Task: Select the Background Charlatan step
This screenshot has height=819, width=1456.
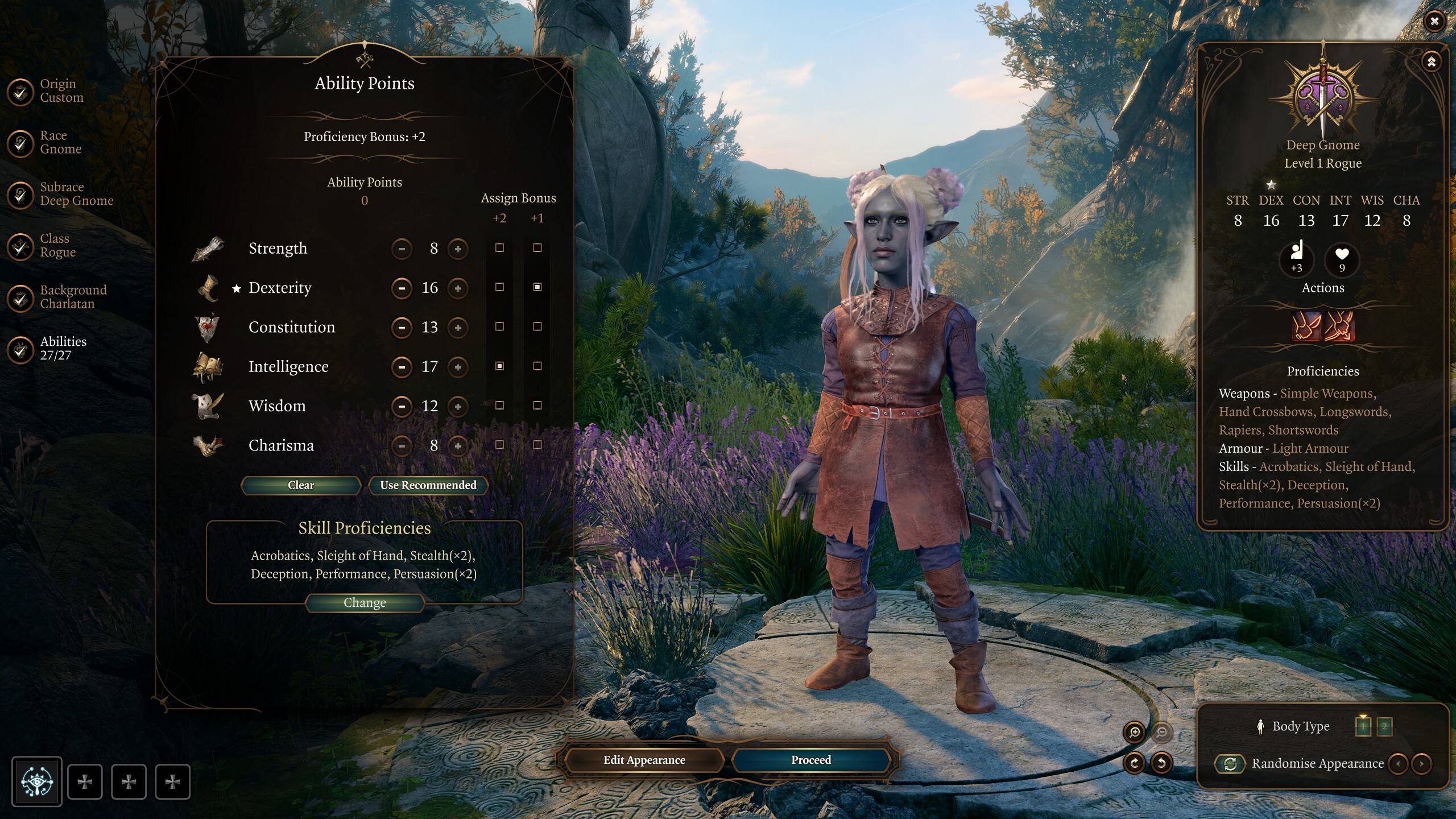Action: click(x=20, y=297)
